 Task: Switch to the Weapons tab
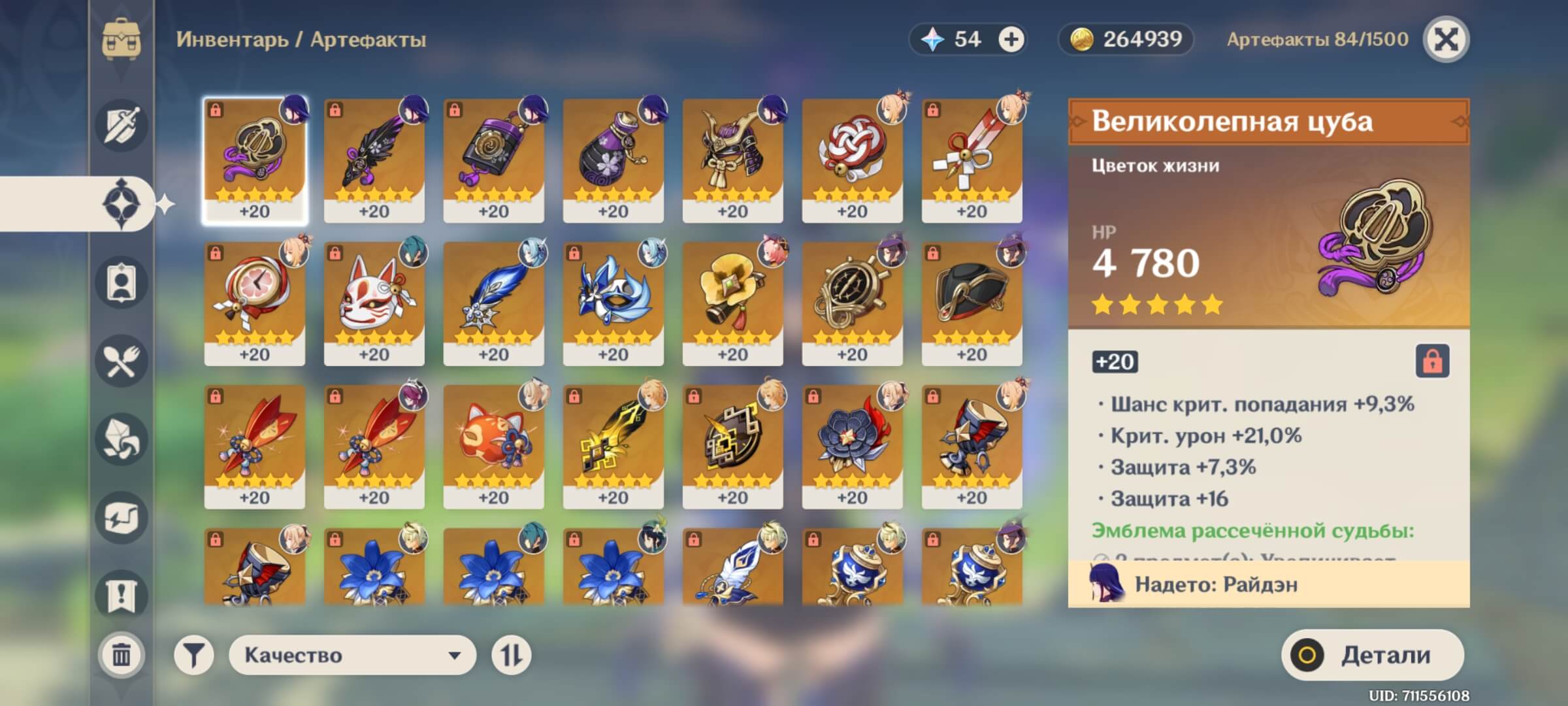(122, 126)
